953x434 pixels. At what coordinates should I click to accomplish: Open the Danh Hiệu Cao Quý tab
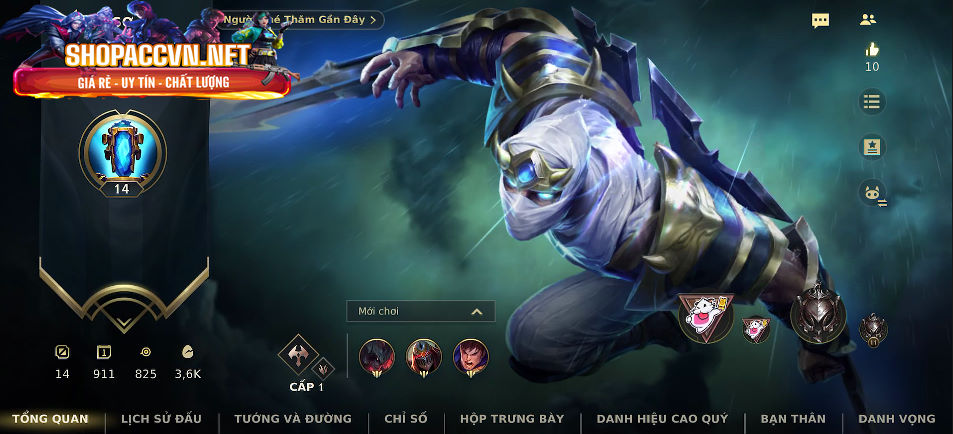pos(662,419)
